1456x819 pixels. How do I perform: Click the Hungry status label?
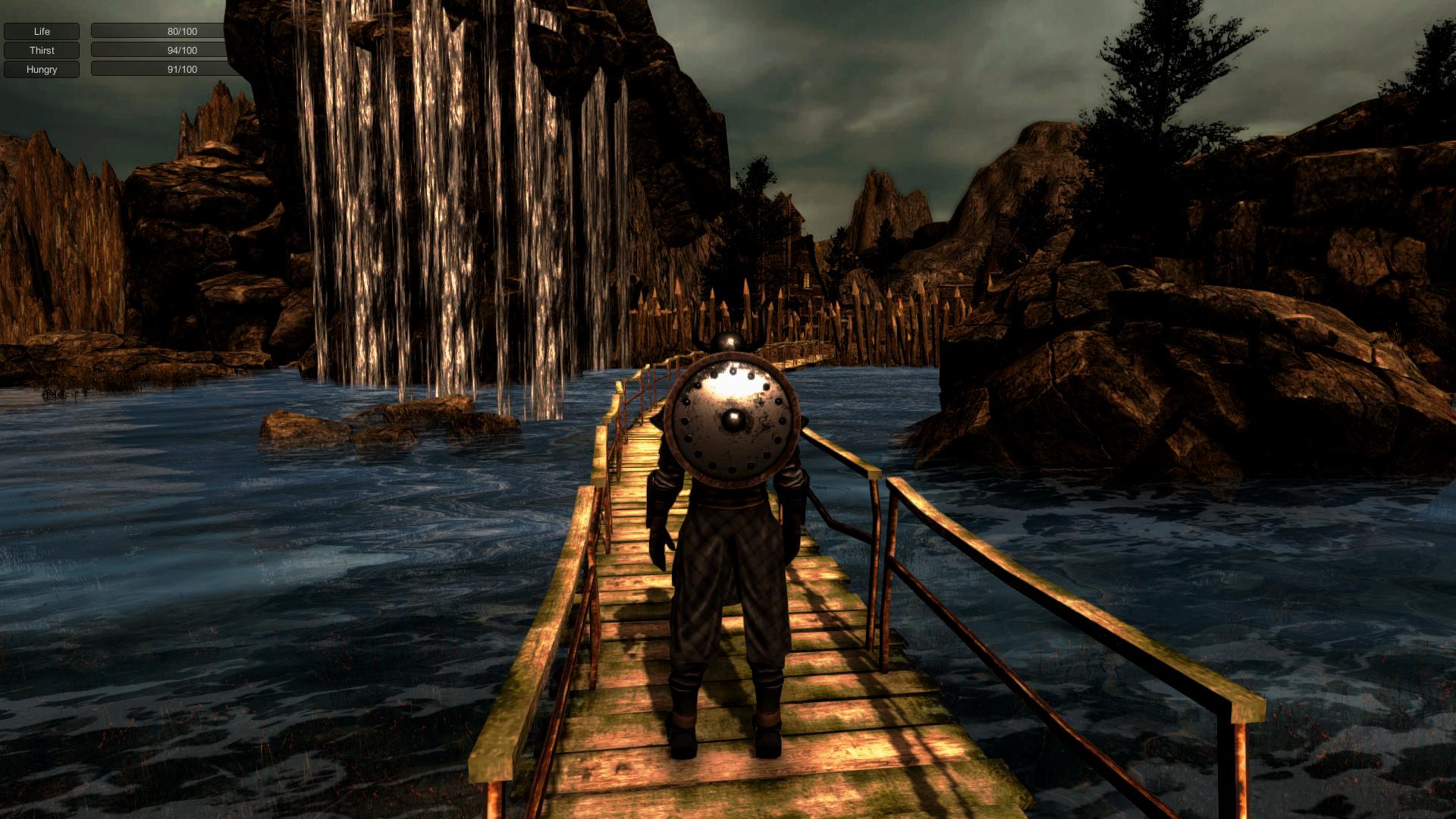tap(41, 69)
